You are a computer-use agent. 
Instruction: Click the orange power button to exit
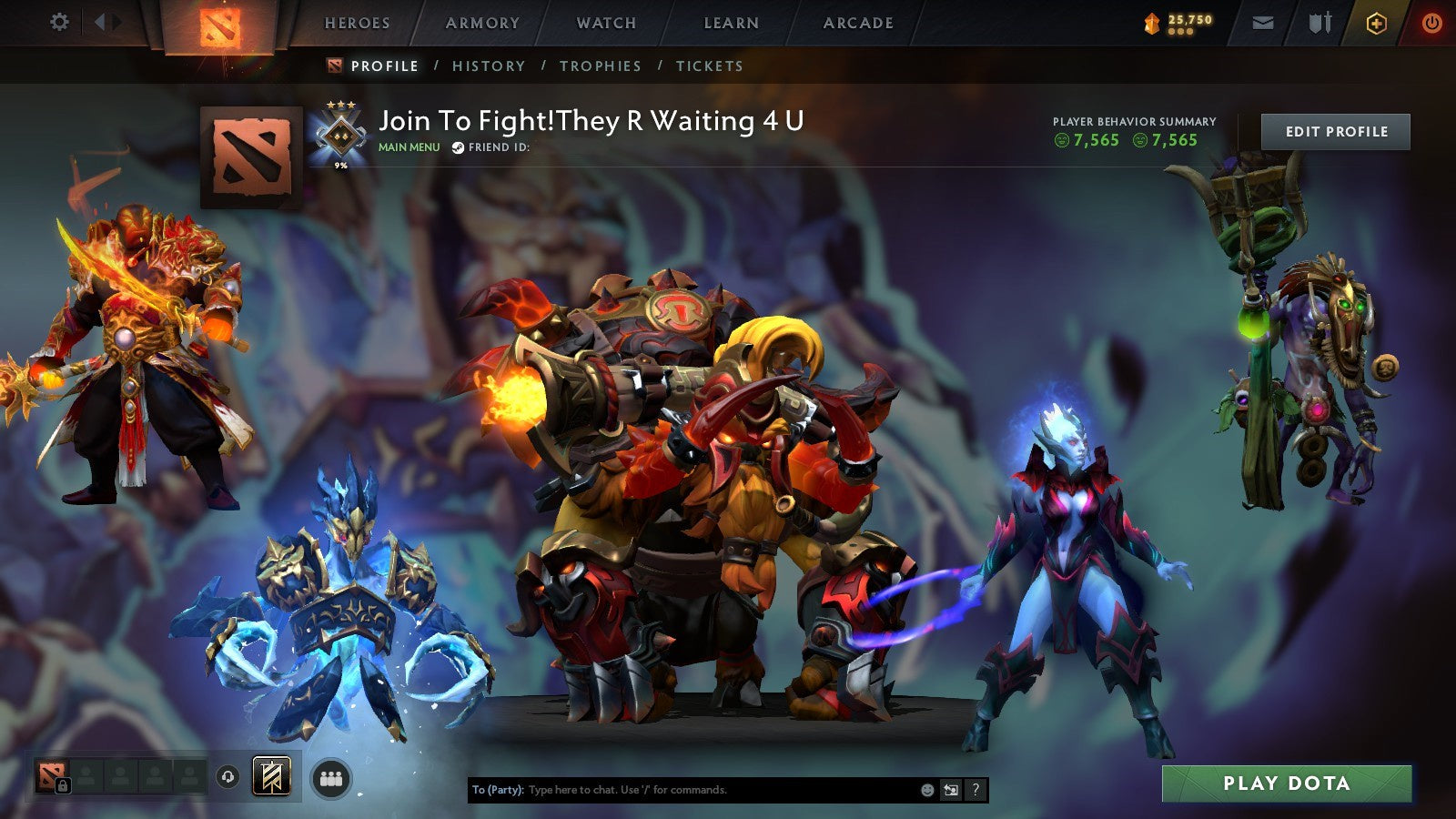tap(1431, 23)
